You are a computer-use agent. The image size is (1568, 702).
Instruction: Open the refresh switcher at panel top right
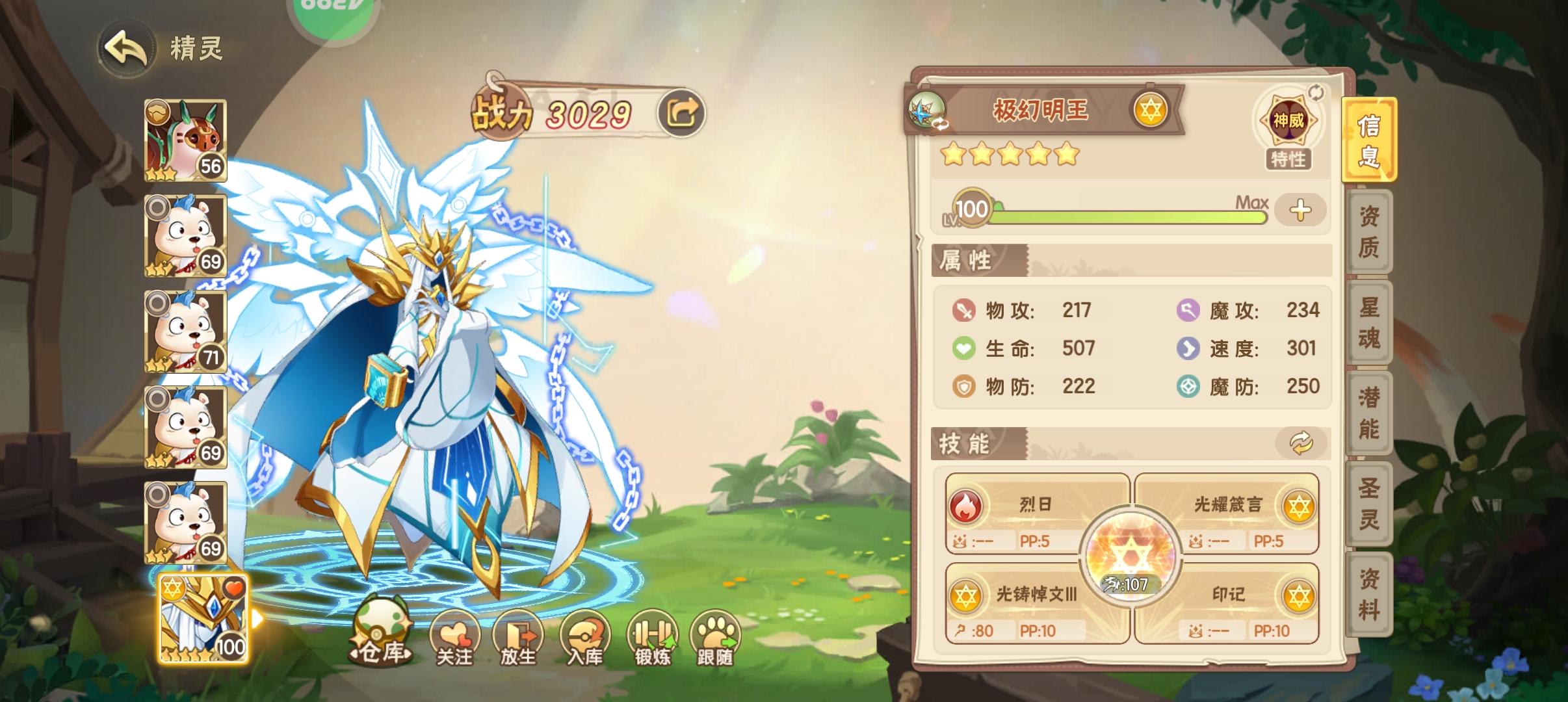(1314, 93)
